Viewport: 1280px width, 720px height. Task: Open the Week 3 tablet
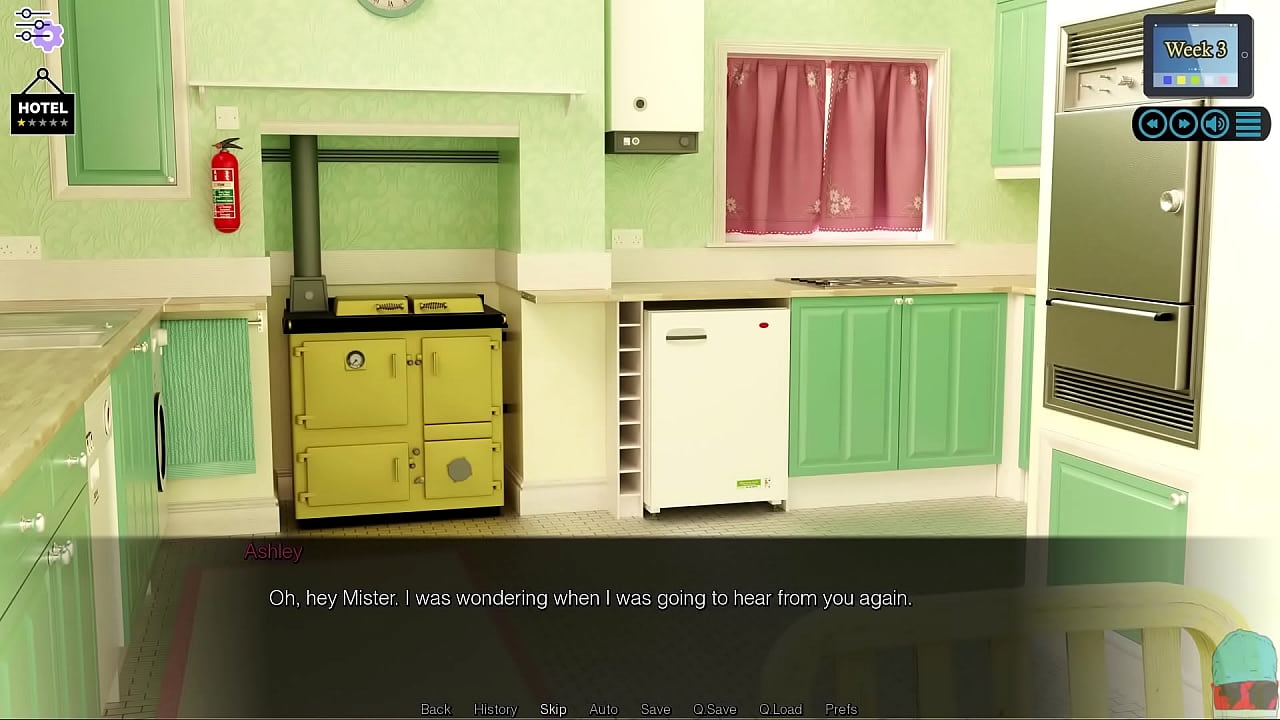1197,56
